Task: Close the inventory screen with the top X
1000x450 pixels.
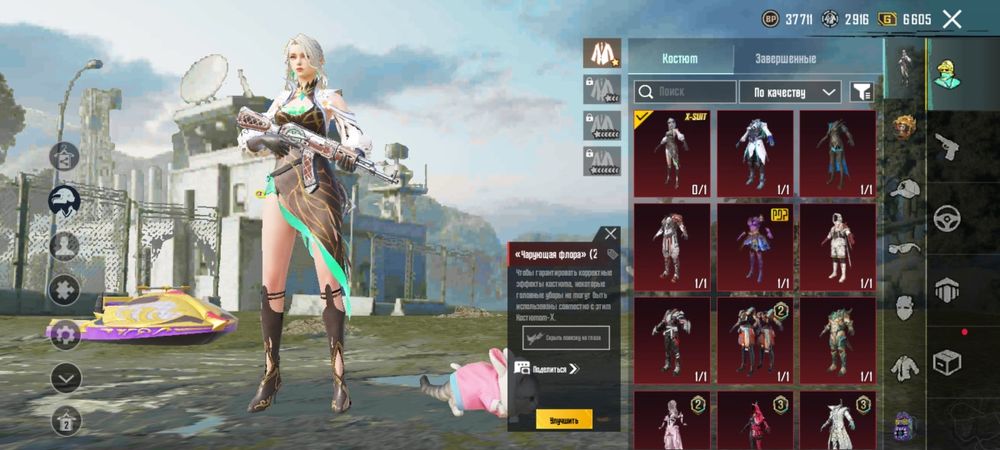Action: tap(952, 18)
